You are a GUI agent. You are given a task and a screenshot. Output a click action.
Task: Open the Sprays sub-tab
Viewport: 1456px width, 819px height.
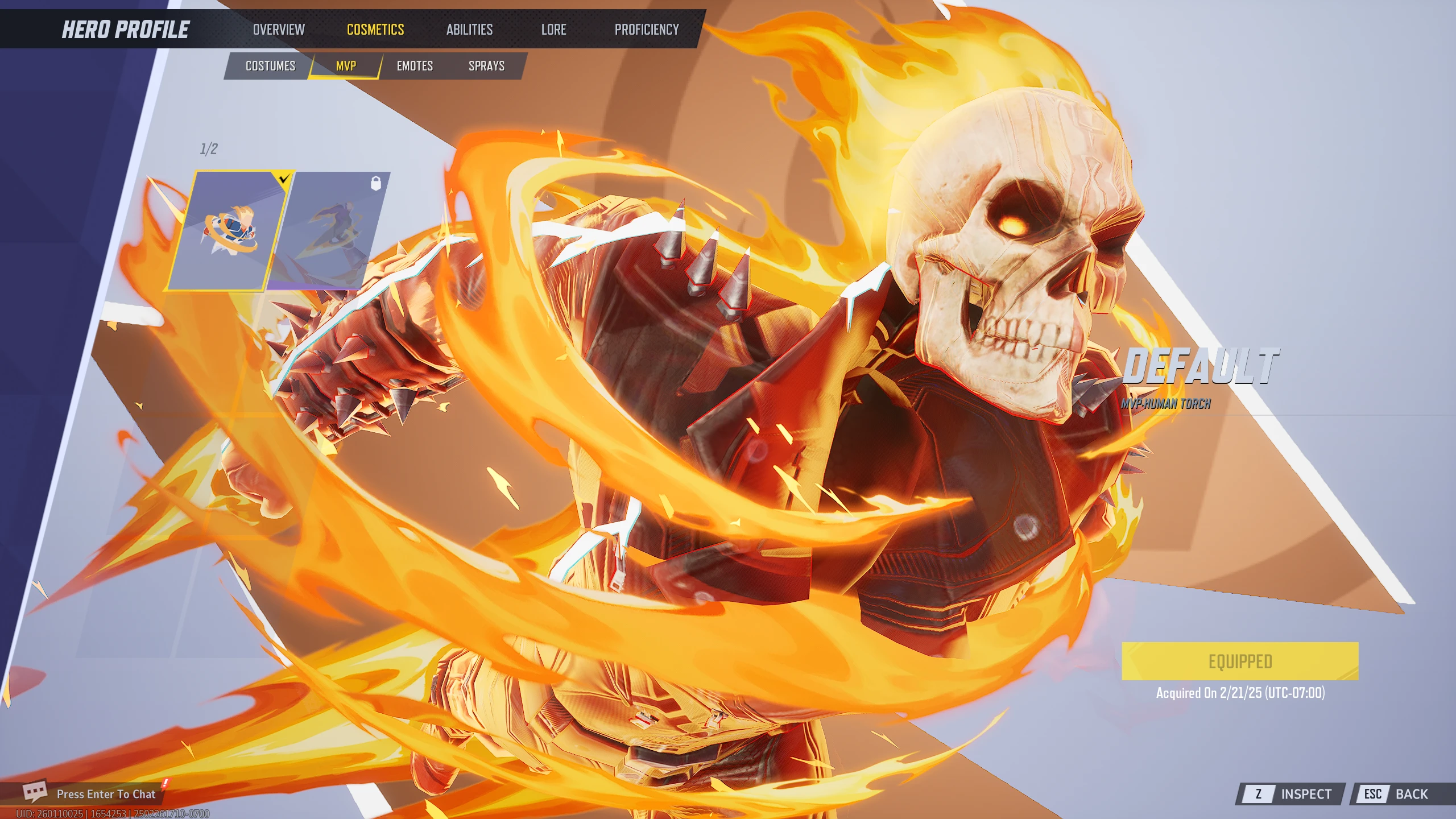tap(486, 66)
